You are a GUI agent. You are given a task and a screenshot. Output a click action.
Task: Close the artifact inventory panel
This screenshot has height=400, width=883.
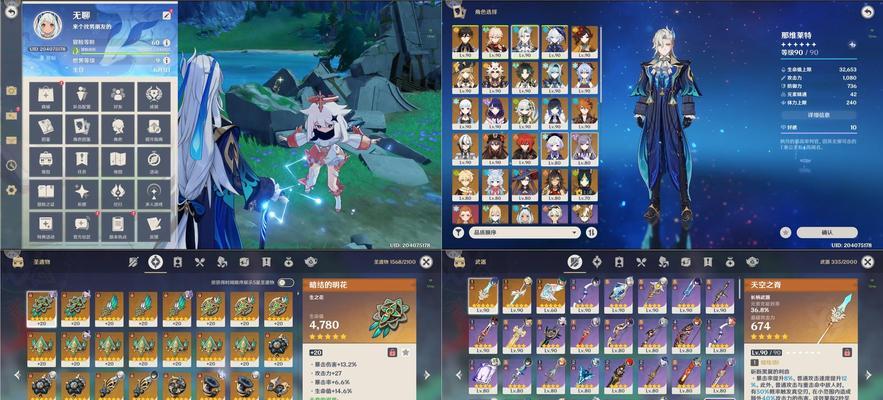point(427,262)
